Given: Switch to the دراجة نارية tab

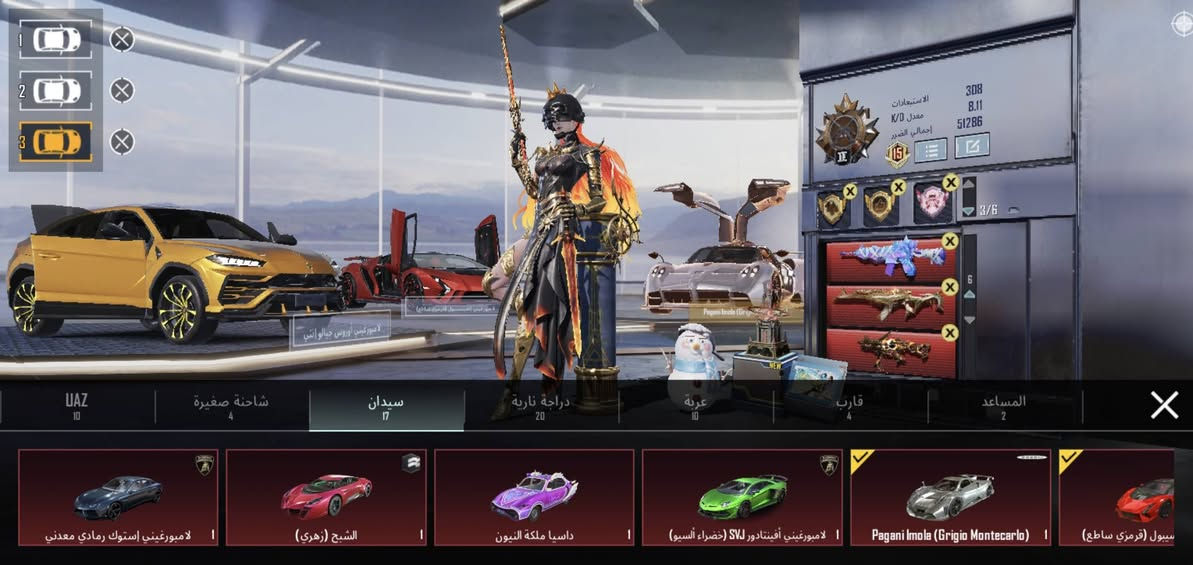Looking at the screenshot, I should tap(540, 405).
